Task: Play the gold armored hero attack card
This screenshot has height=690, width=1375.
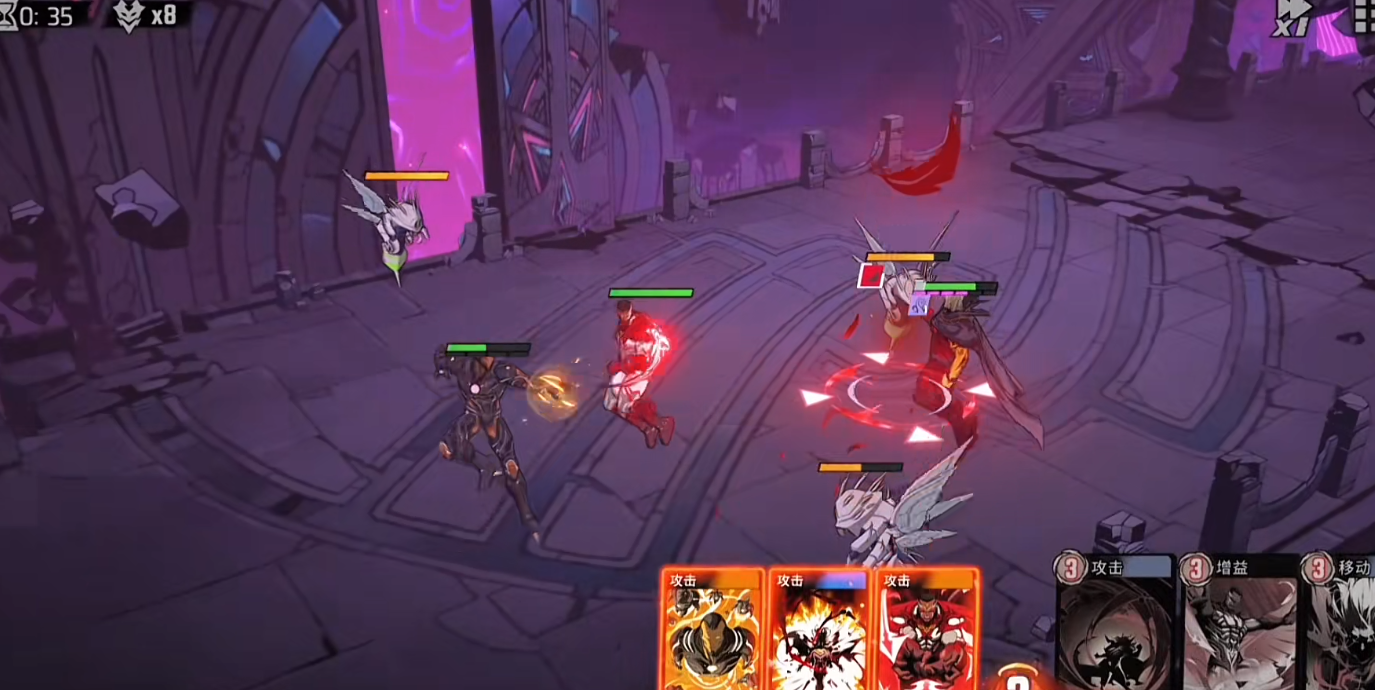Action: click(x=712, y=630)
